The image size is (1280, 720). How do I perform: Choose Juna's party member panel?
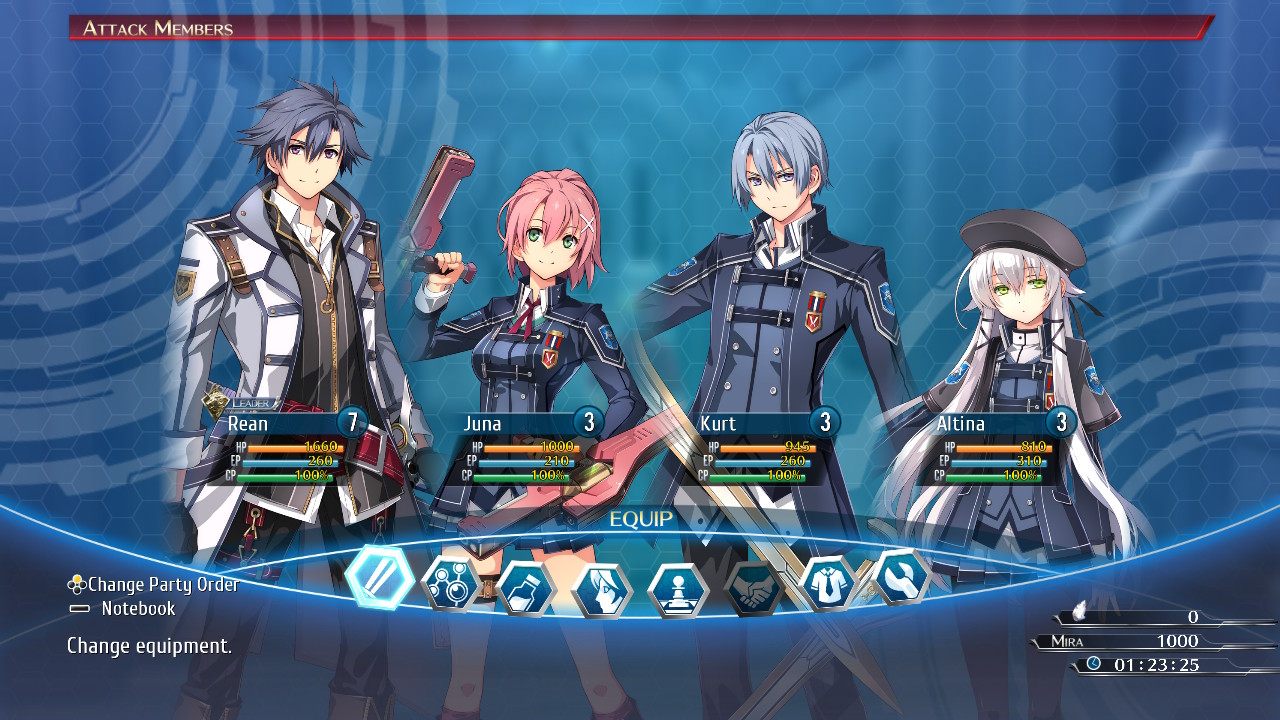click(521, 448)
